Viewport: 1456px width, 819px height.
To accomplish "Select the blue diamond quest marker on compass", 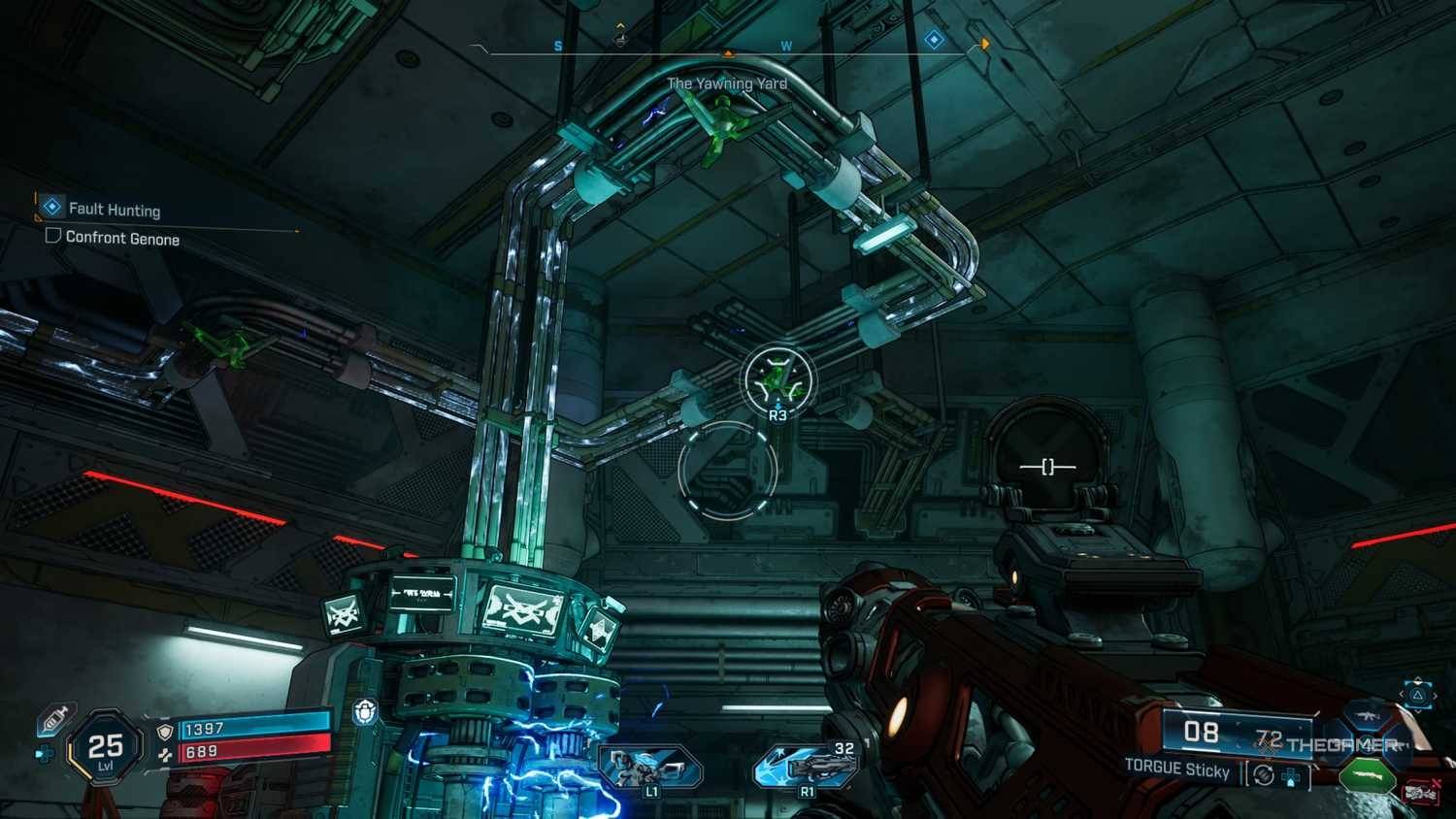I will click(934, 40).
